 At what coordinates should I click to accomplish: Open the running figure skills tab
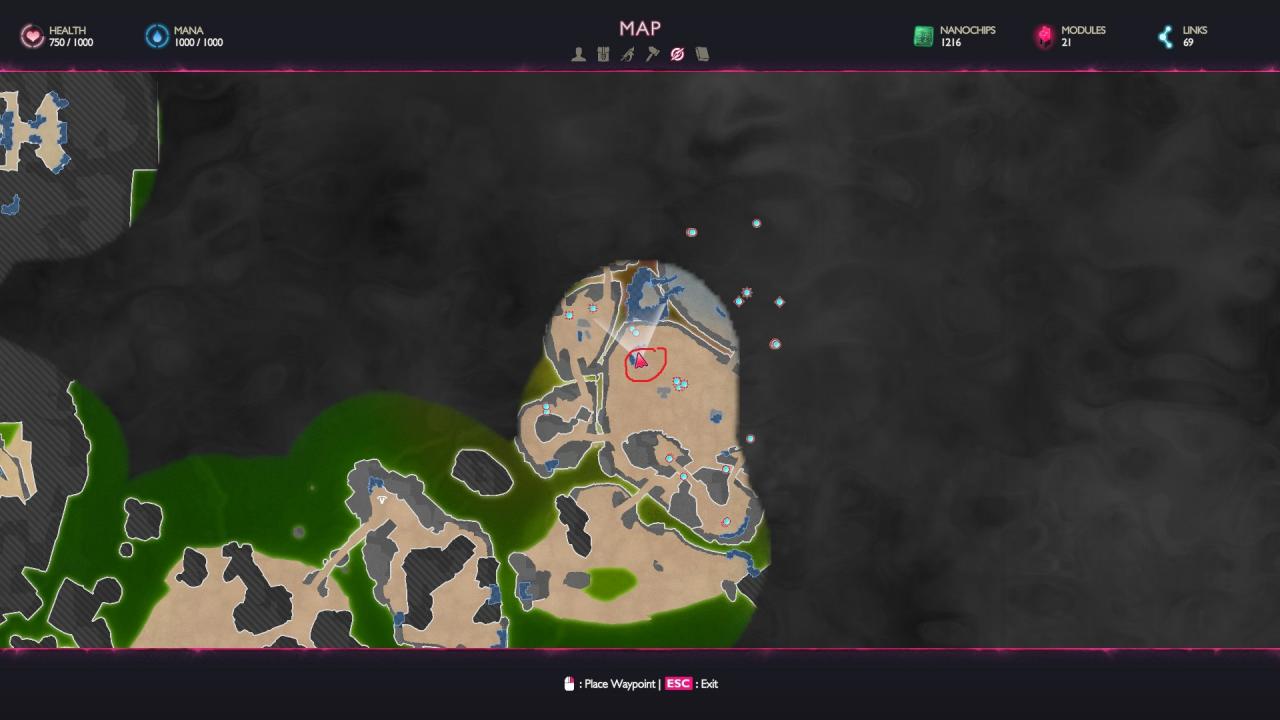(627, 55)
